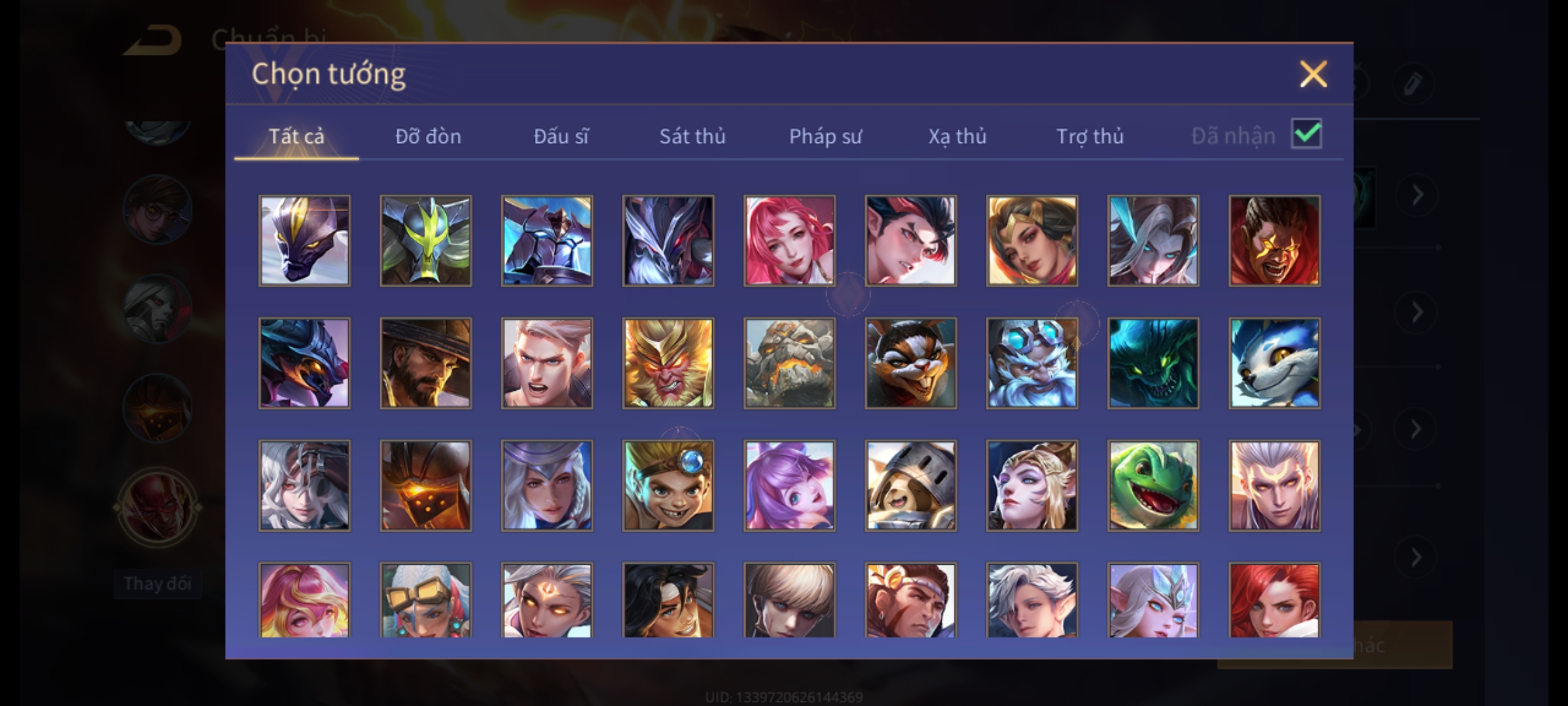Close the Chọn tướng hero selection popup
This screenshot has height=706, width=1568.
point(1313,74)
